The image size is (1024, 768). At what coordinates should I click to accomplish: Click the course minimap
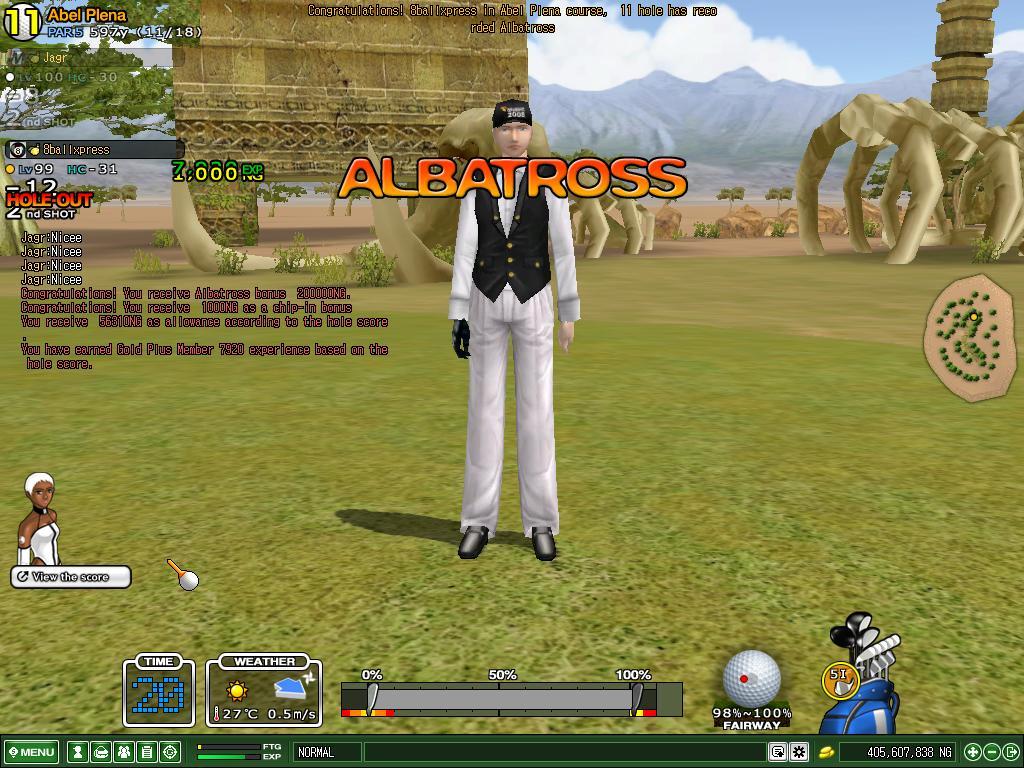tap(969, 337)
